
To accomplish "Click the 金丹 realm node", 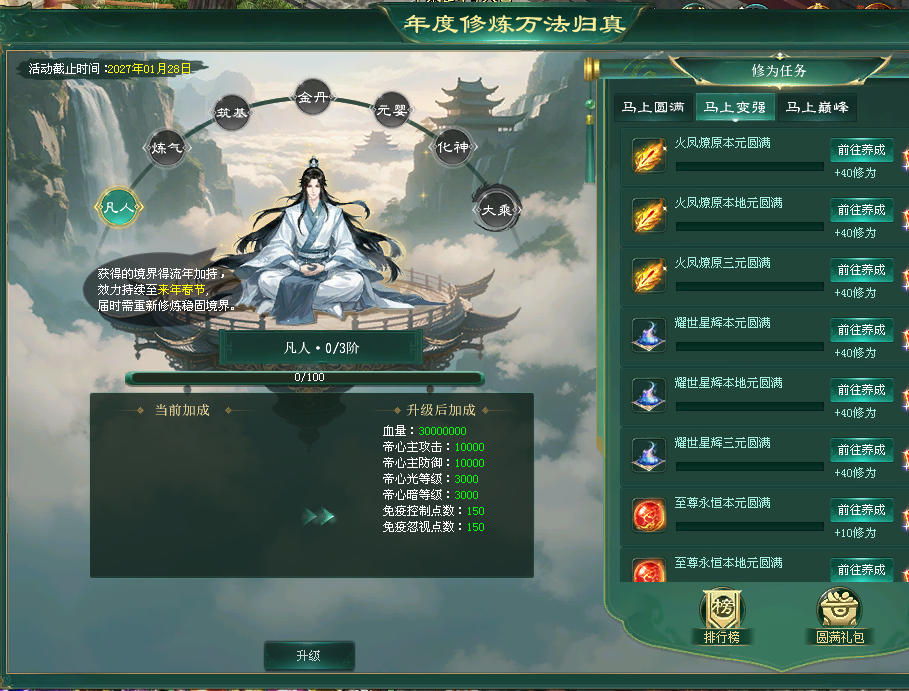I will (312, 97).
